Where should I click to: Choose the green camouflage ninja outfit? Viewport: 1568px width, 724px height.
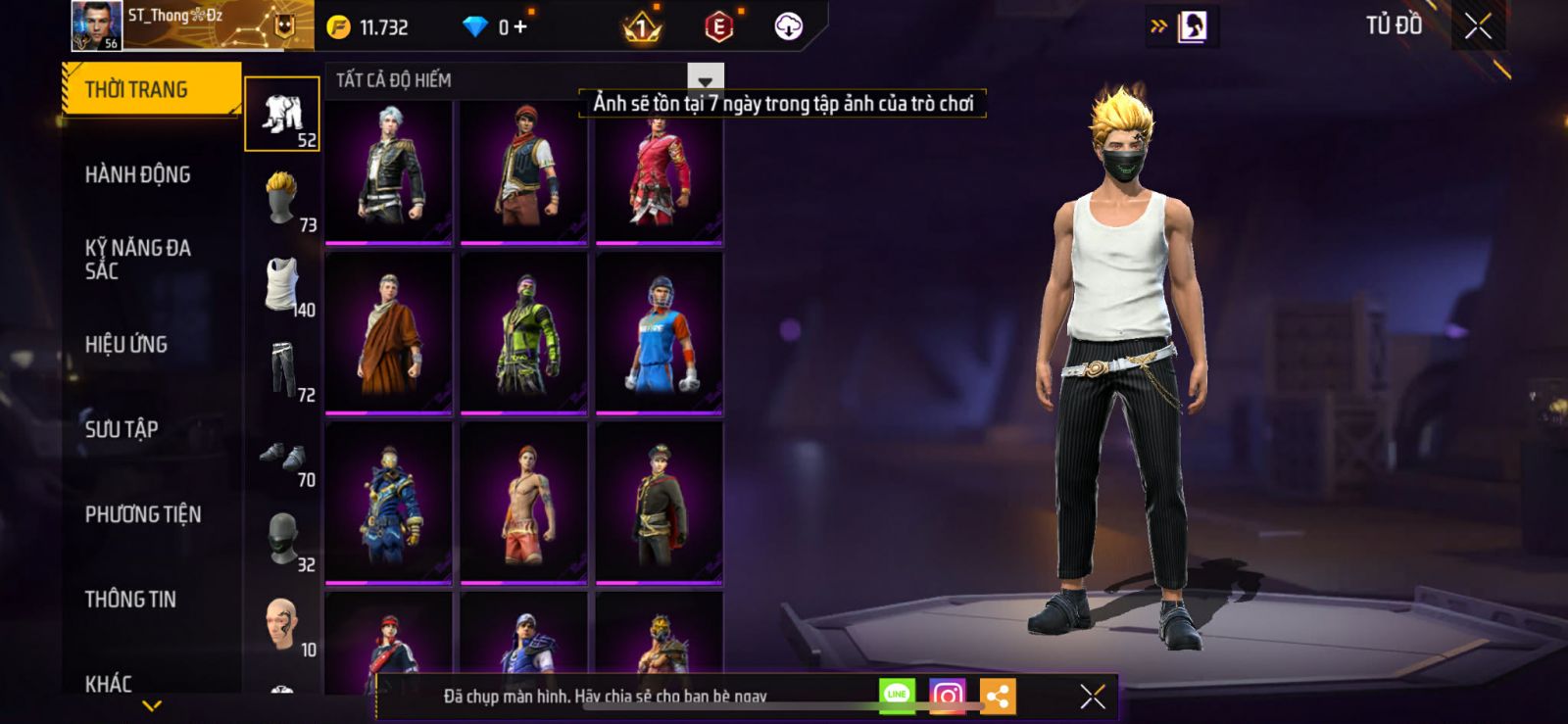click(524, 333)
